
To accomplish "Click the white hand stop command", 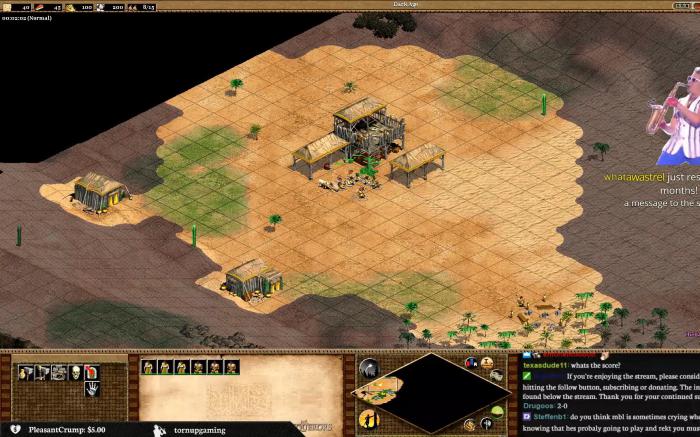I will click(x=91, y=390).
